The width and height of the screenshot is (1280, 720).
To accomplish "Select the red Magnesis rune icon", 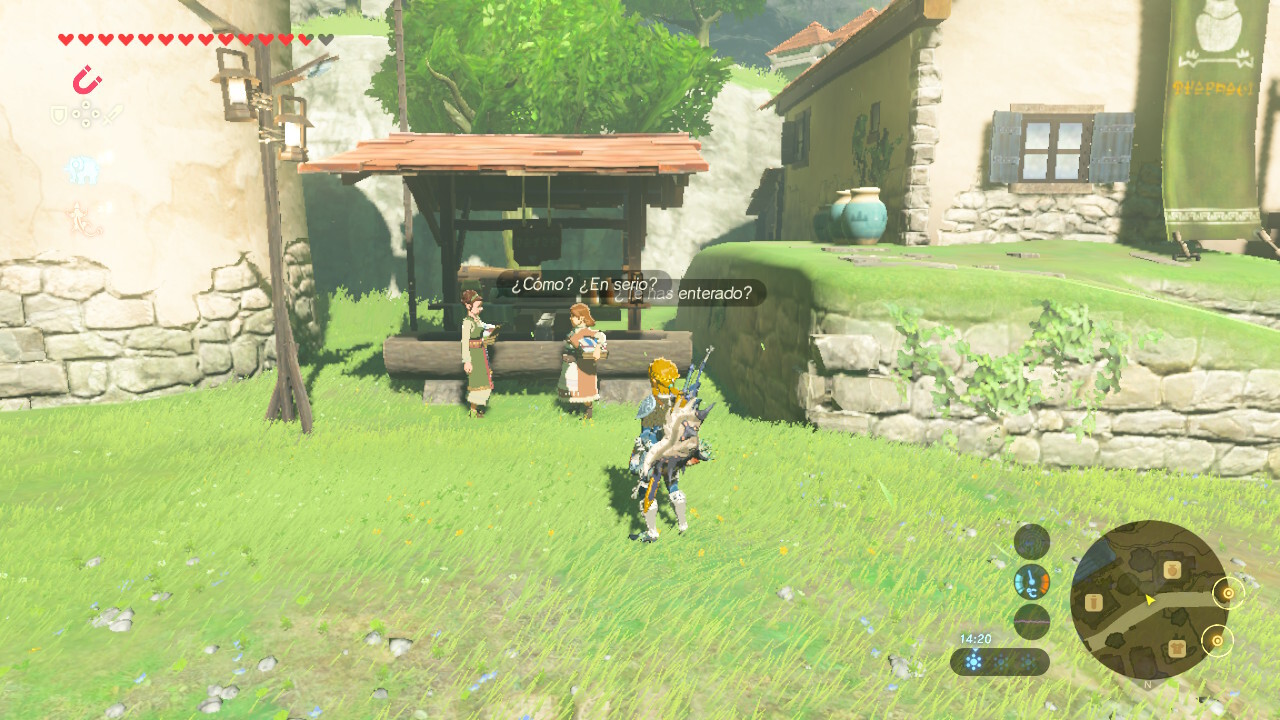I will coord(87,80).
